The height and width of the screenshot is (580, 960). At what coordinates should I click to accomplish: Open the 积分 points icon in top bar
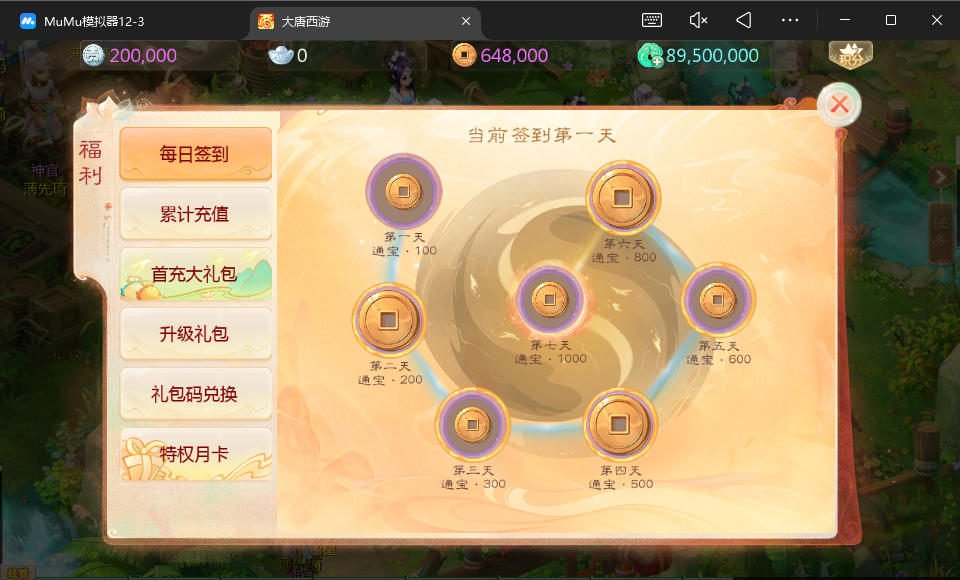click(850, 55)
